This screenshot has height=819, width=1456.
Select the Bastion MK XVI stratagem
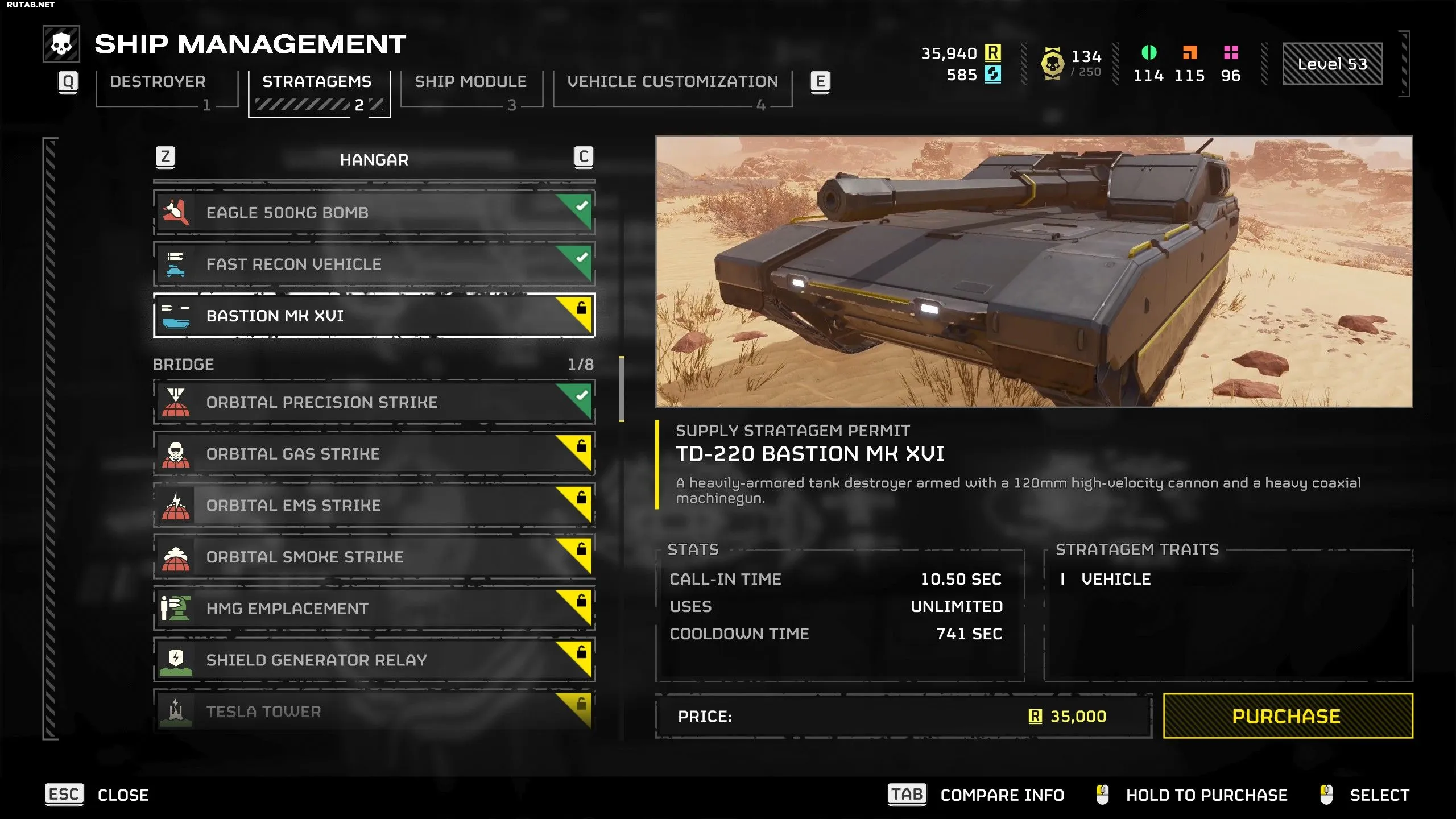tap(374, 316)
